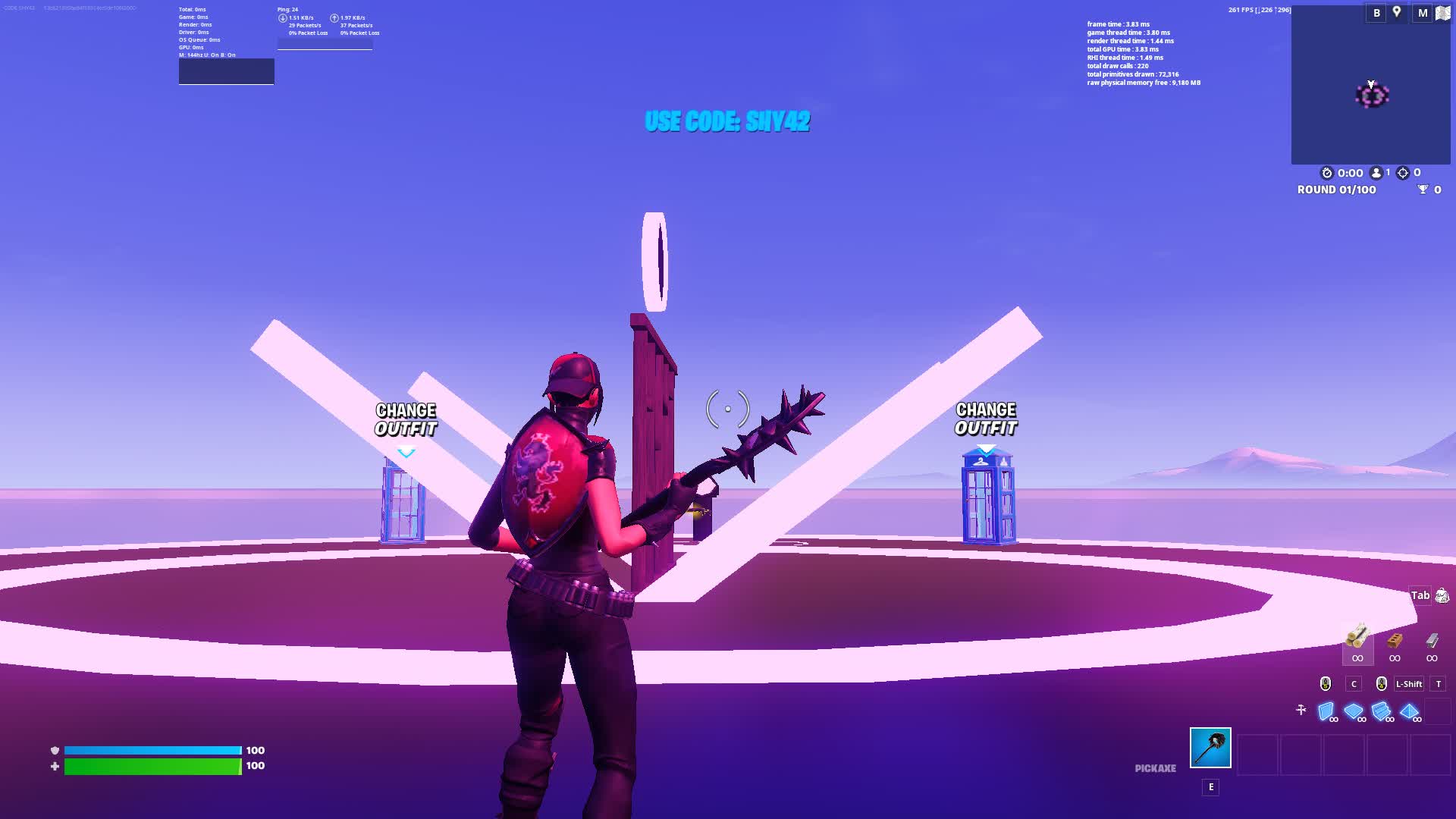Click the green health bar

[152, 766]
